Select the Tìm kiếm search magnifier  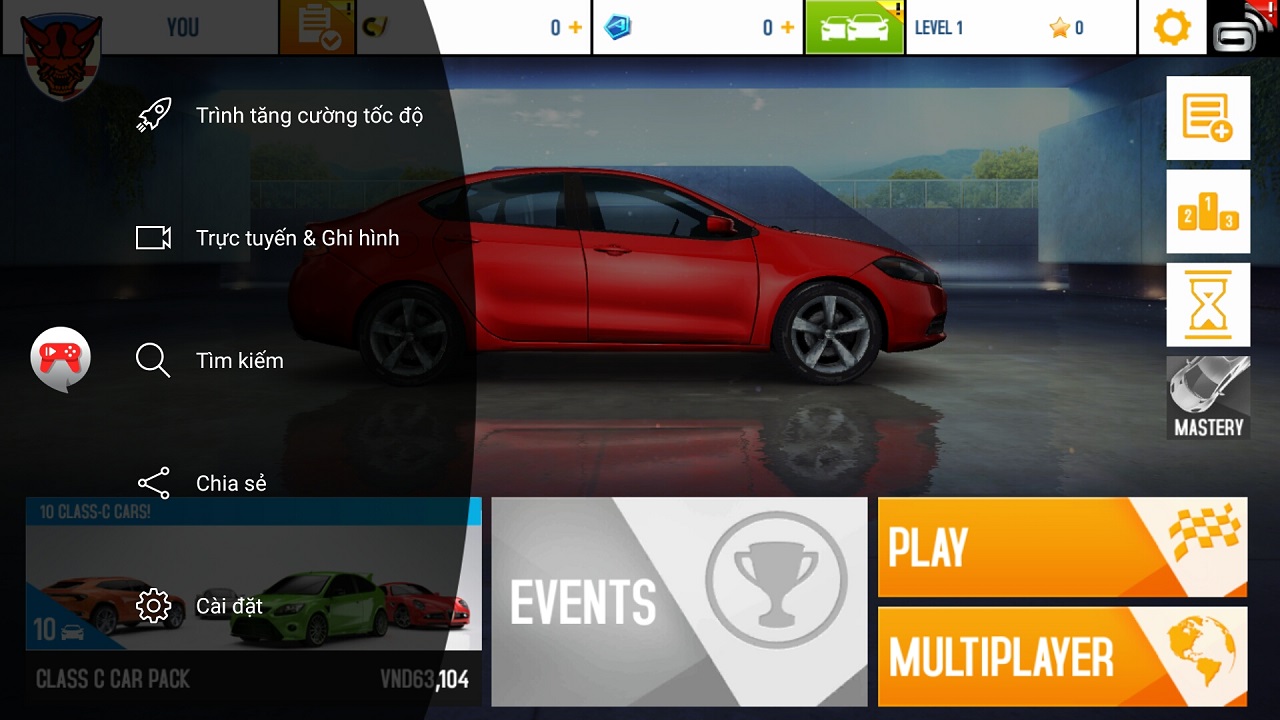(x=151, y=360)
